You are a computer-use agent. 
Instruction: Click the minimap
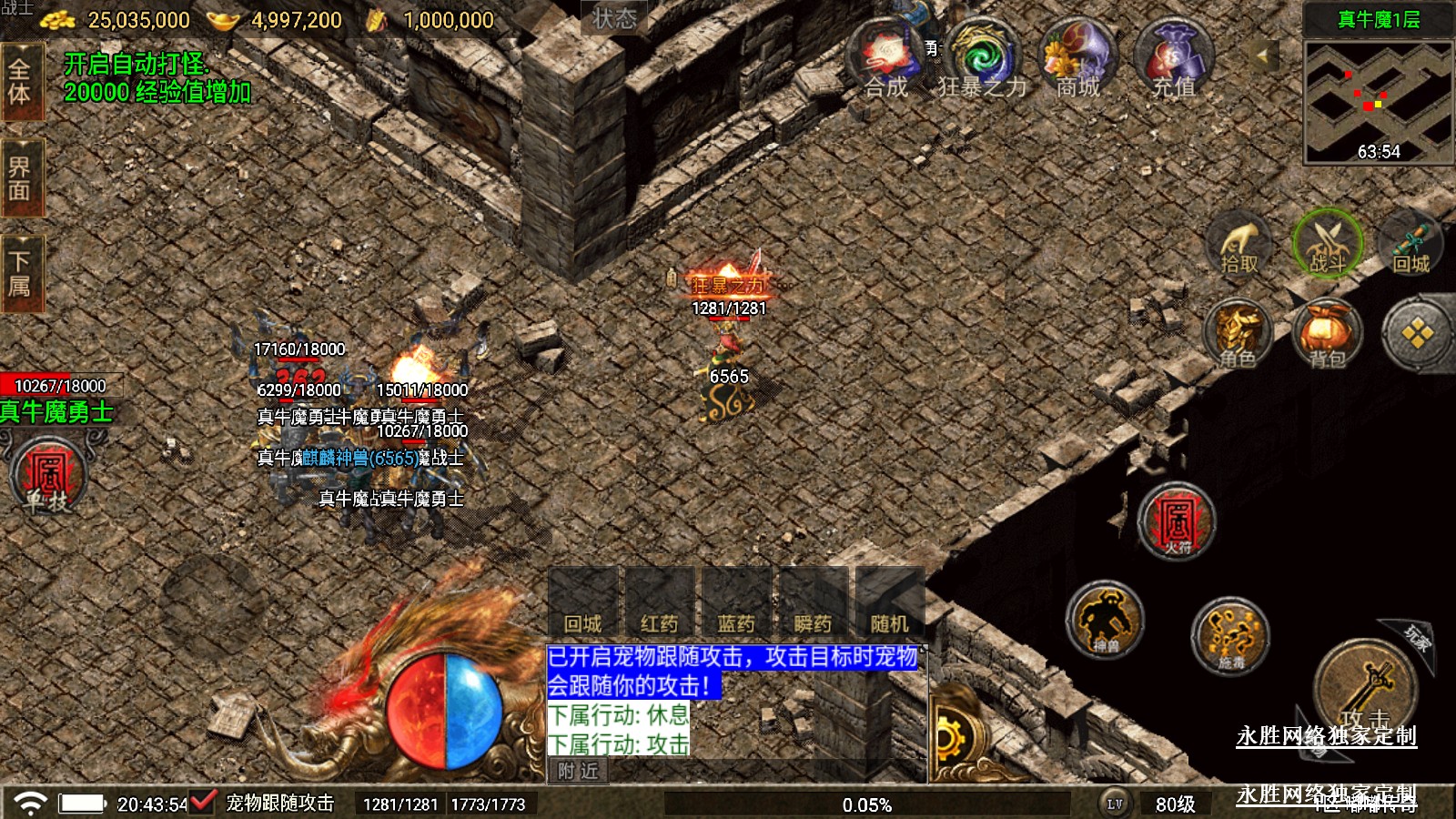[x=1378, y=102]
